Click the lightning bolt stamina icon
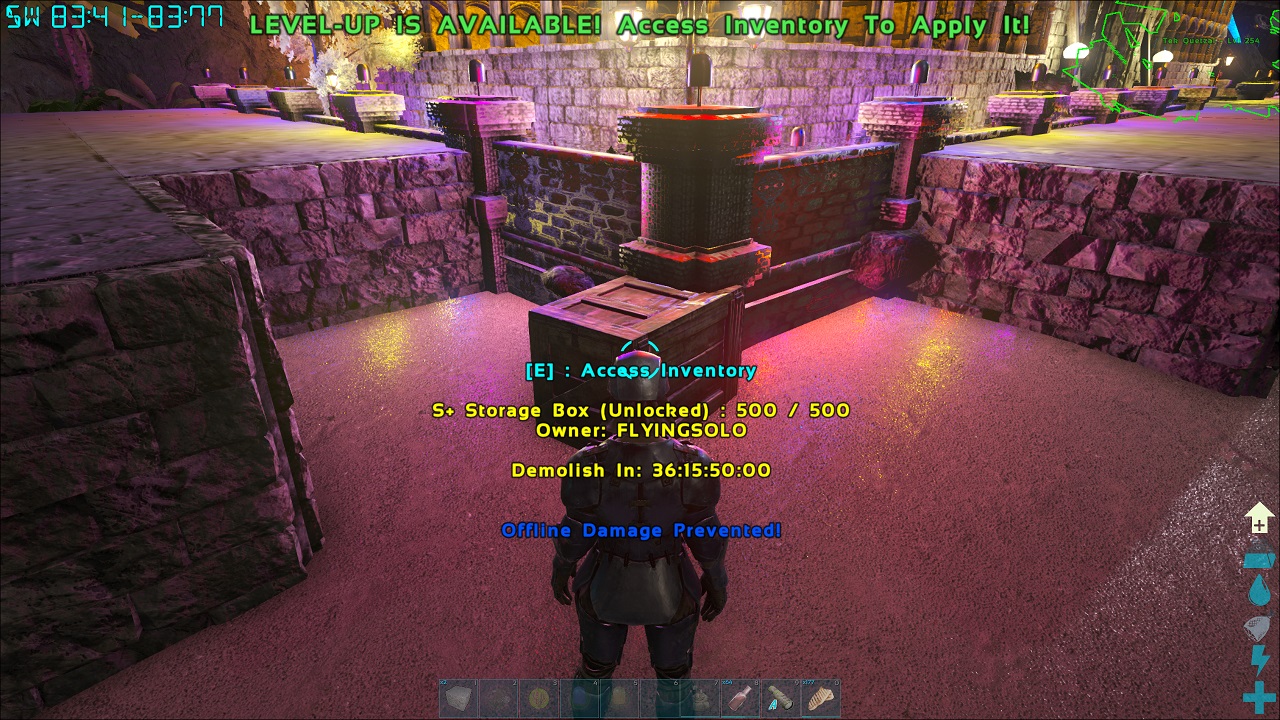 pos(1258,660)
